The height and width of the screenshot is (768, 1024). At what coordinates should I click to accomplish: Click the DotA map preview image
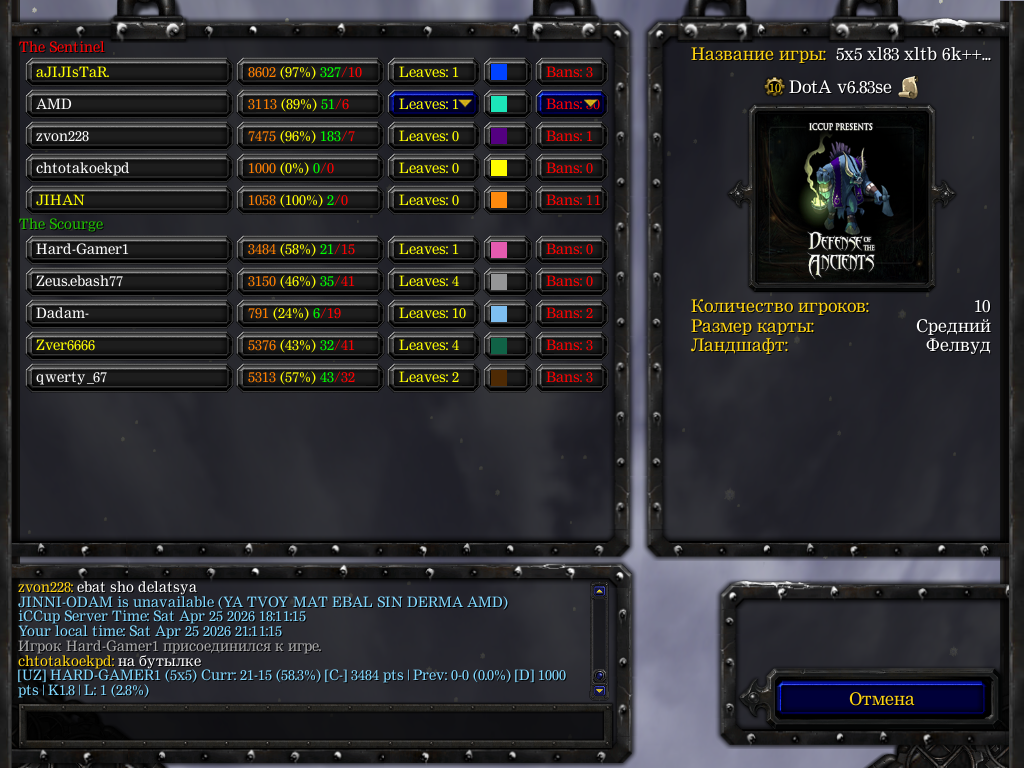click(841, 195)
